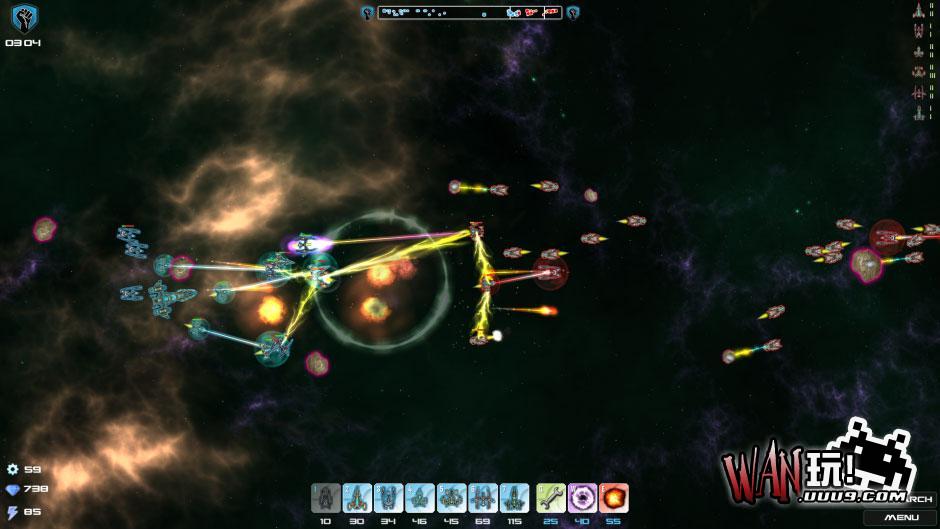This screenshot has height=529, width=940.
Task: Choose the ship costing 34
Action: pyautogui.click(x=388, y=497)
